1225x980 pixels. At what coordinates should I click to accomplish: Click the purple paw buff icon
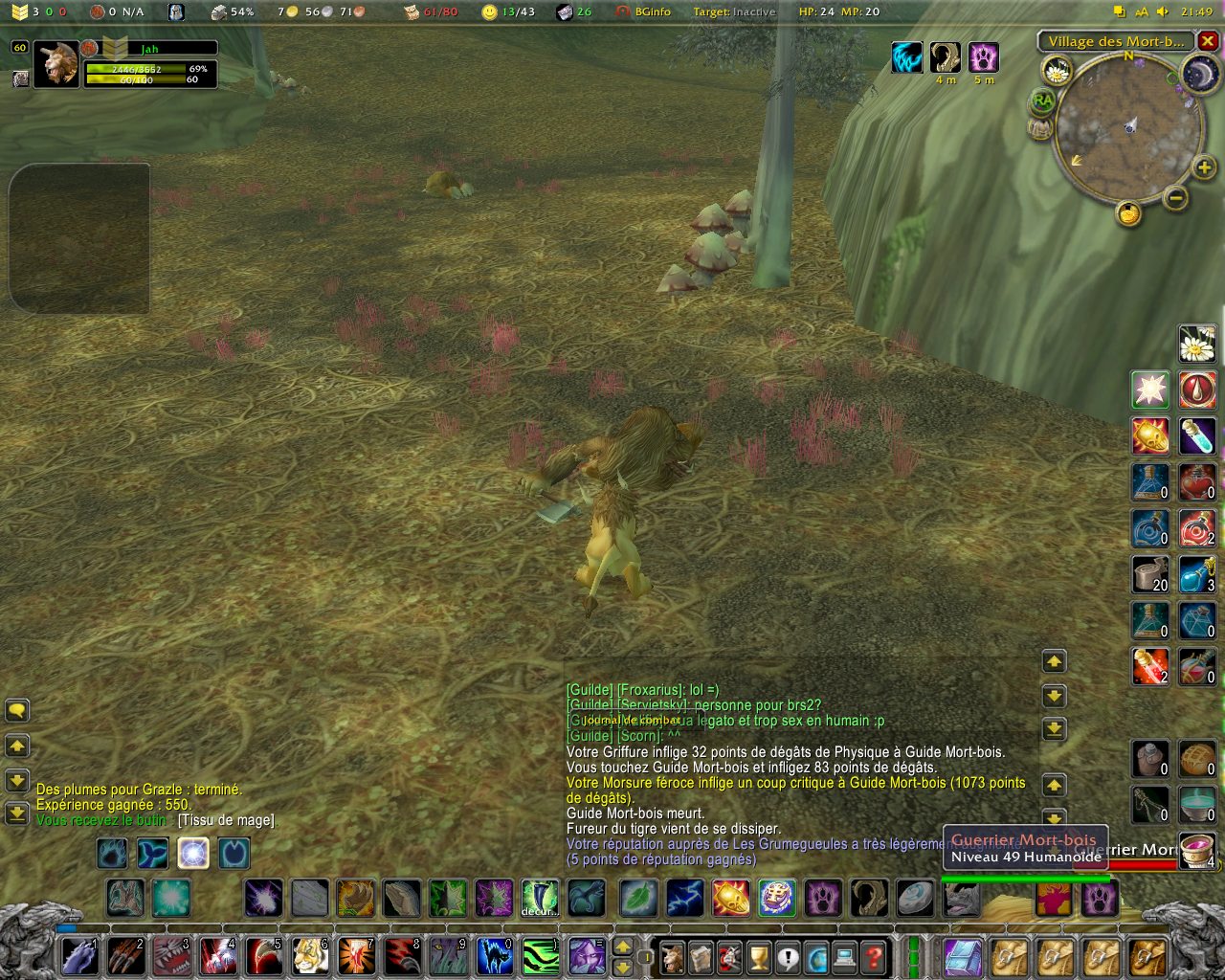[x=983, y=57]
